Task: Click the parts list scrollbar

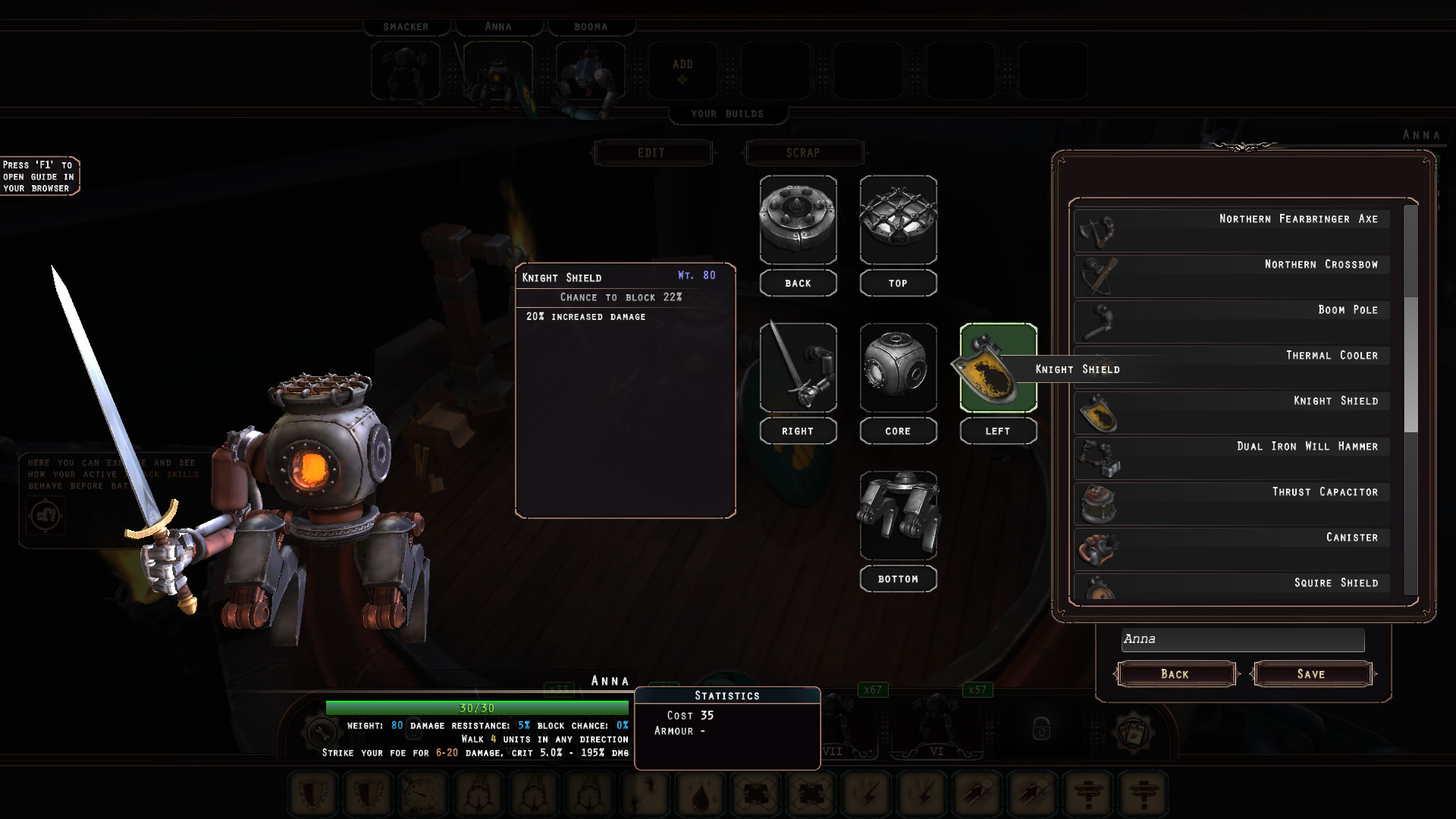Action: [x=1410, y=364]
